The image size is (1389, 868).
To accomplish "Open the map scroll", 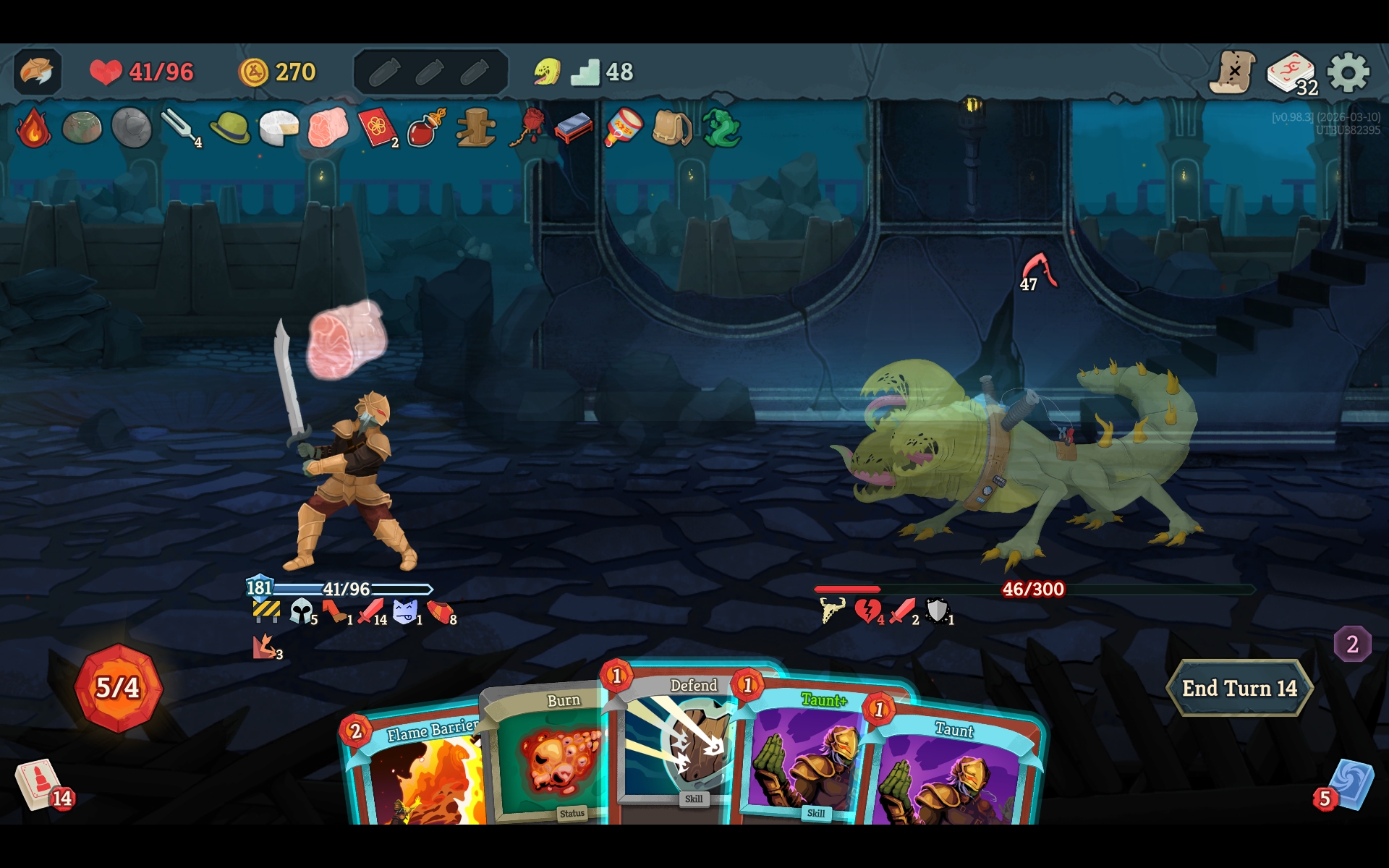I will pos(1233,72).
